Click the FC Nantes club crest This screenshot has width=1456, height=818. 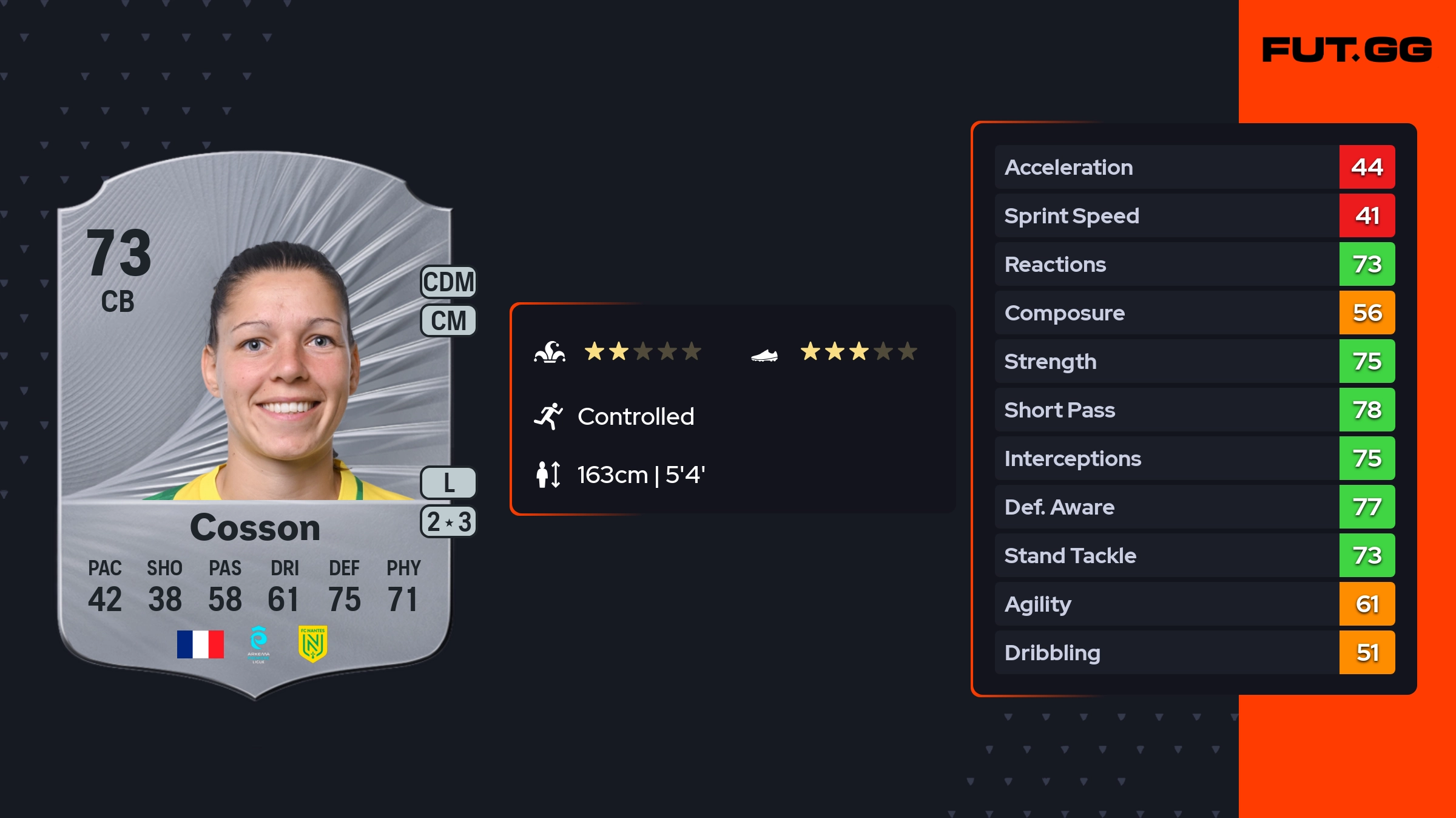click(312, 644)
